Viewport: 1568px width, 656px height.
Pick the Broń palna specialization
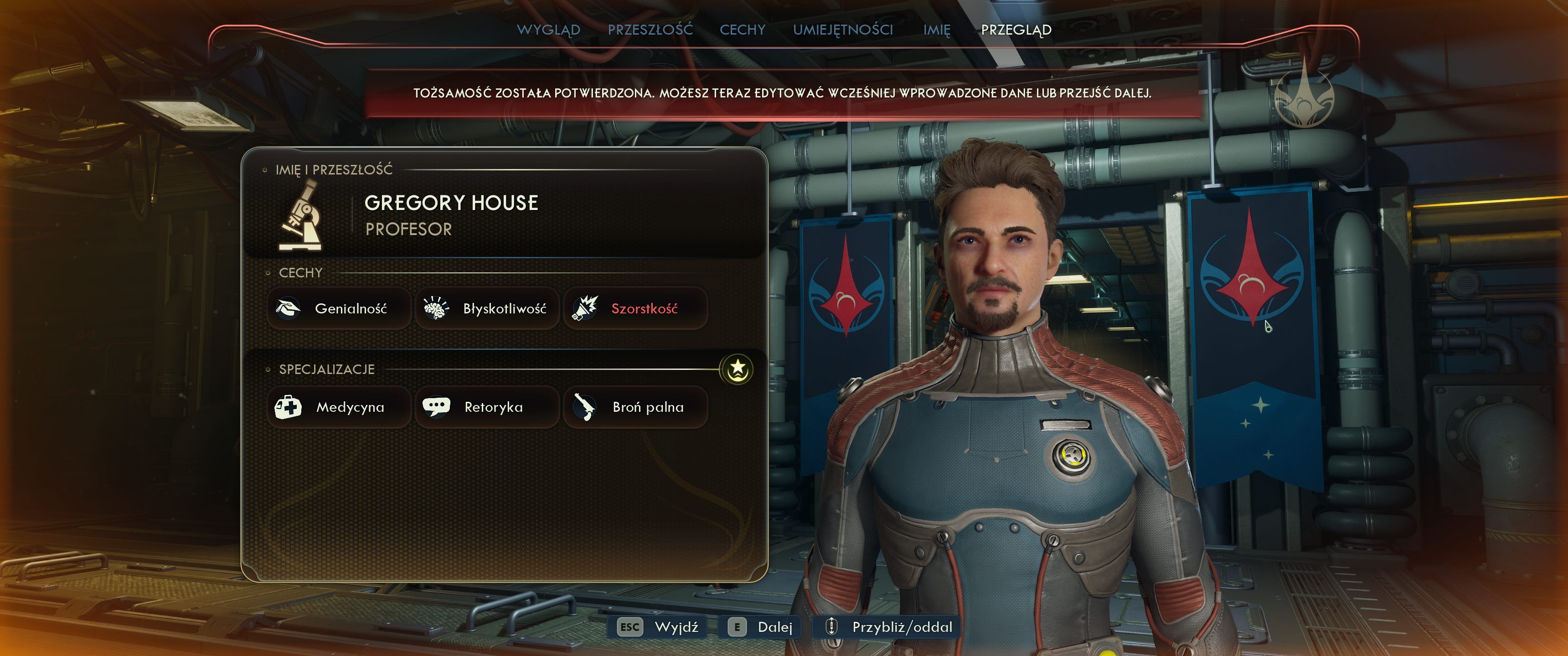click(635, 406)
